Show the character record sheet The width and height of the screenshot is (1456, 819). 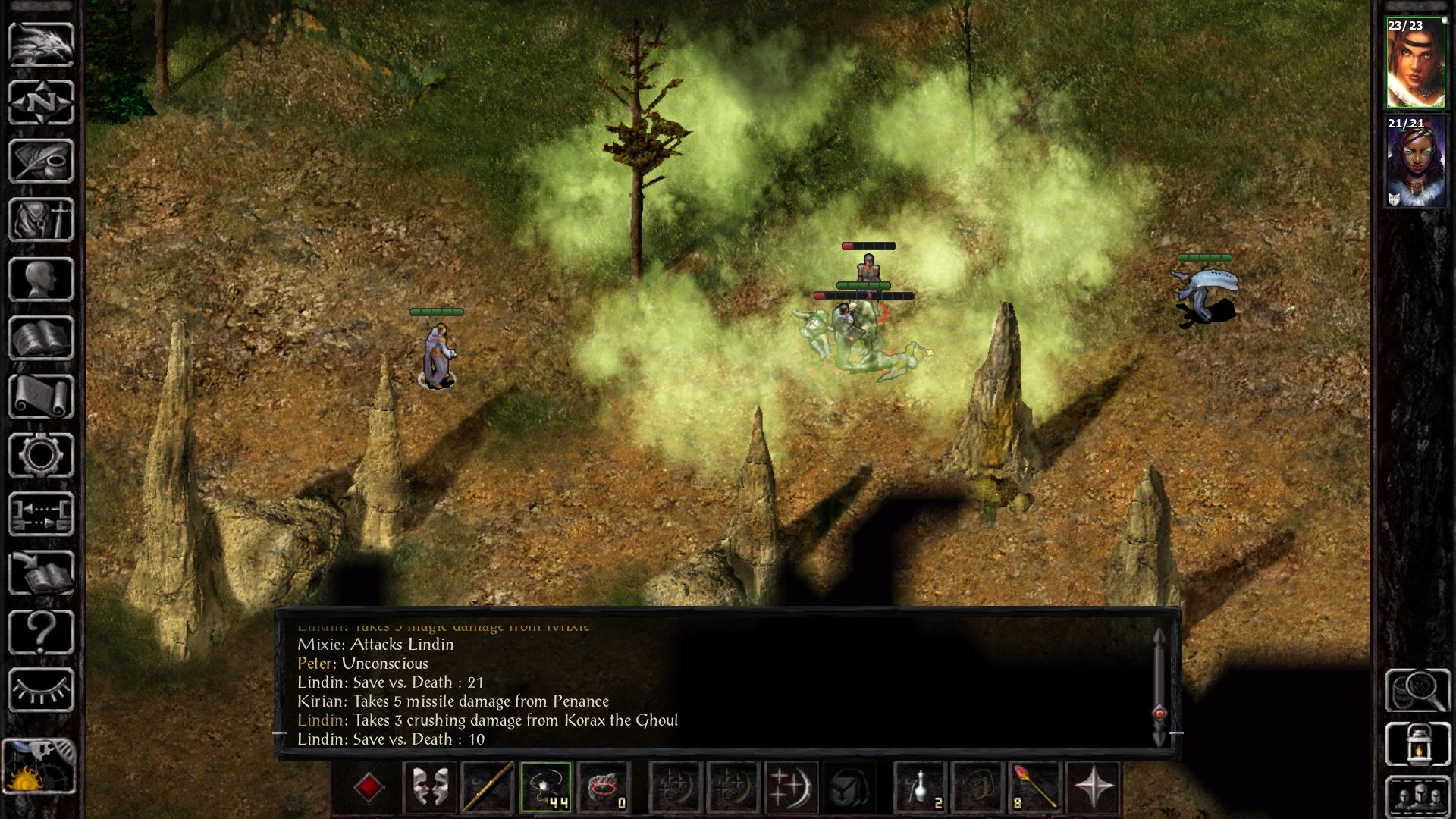pos(41,279)
